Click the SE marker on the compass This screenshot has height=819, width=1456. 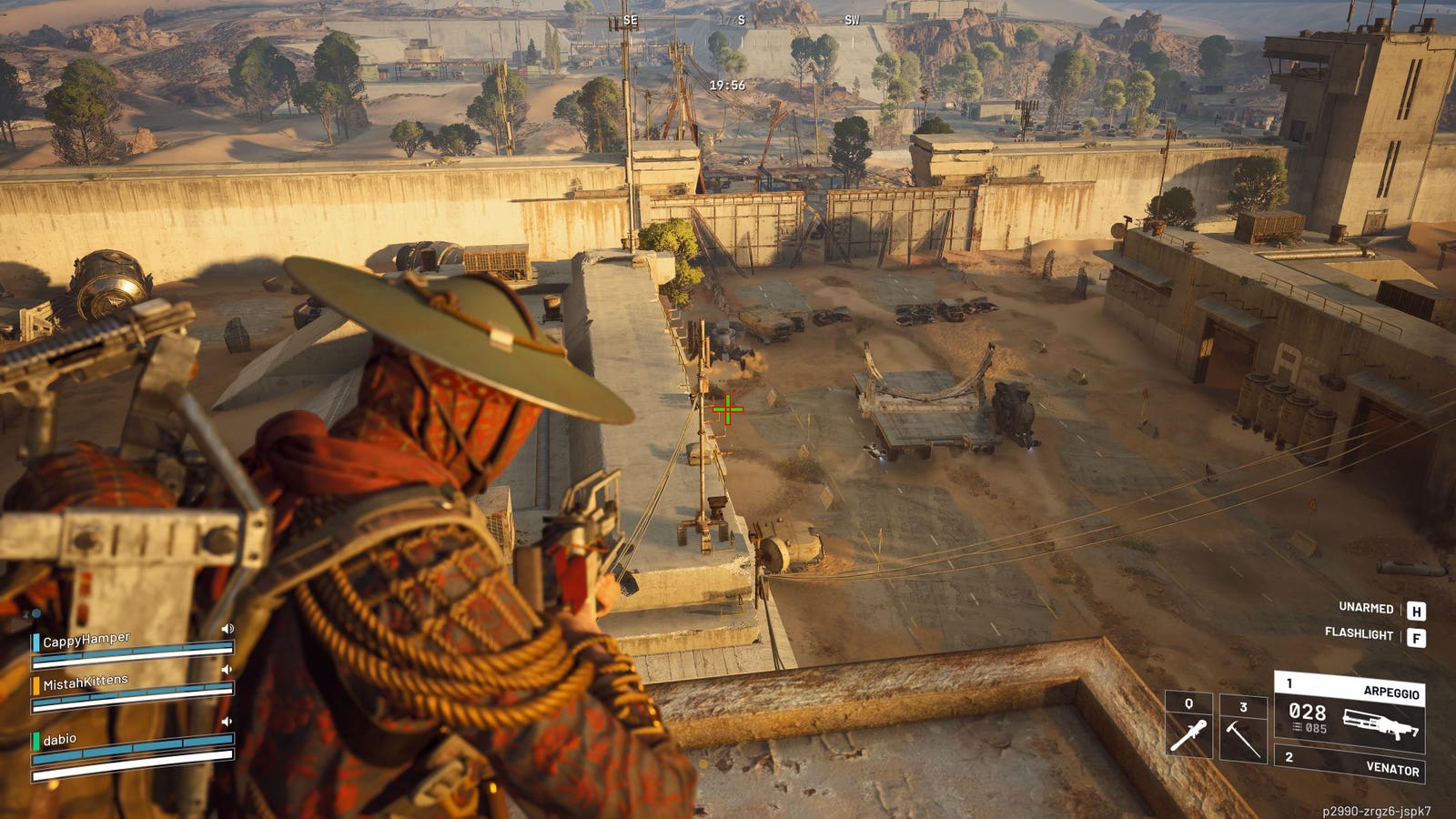pyautogui.click(x=630, y=21)
